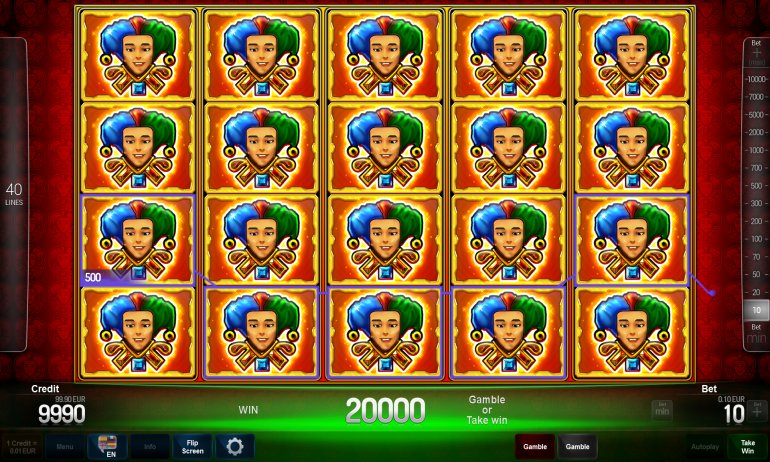Pick bet value 20 on the scale
Image resolution: width=770 pixels, height=462 pixels.
click(757, 292)
